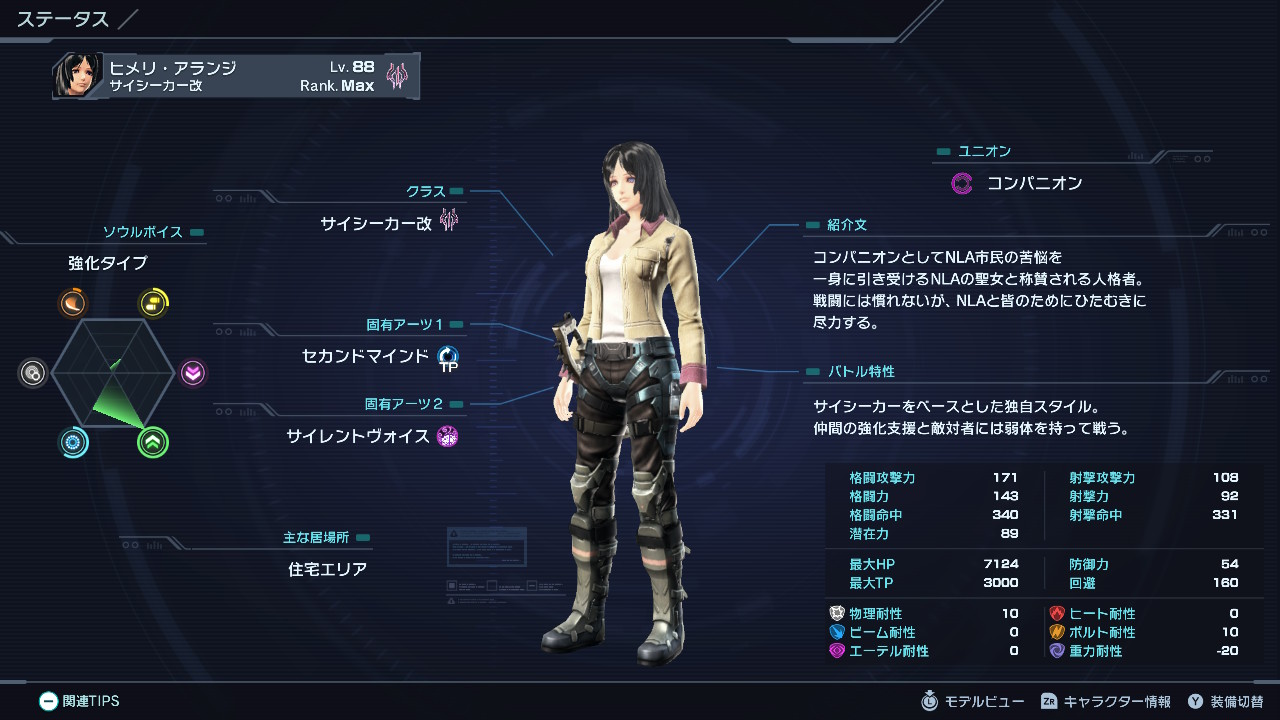The image size is (1280, 720).
Task: Select the セカンドマインド unique art
Action: (x=365, y=355)
